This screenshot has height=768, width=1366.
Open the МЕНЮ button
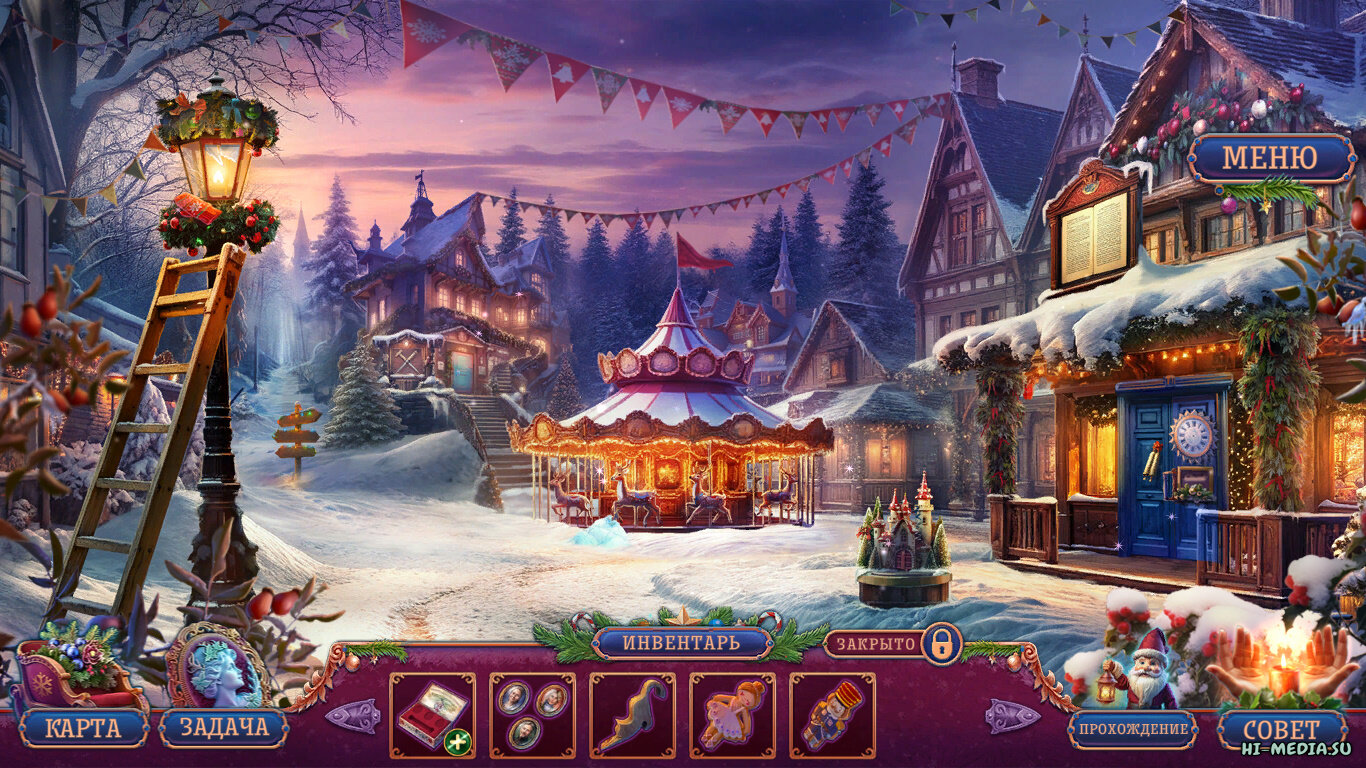click(x=1270, y=158)
